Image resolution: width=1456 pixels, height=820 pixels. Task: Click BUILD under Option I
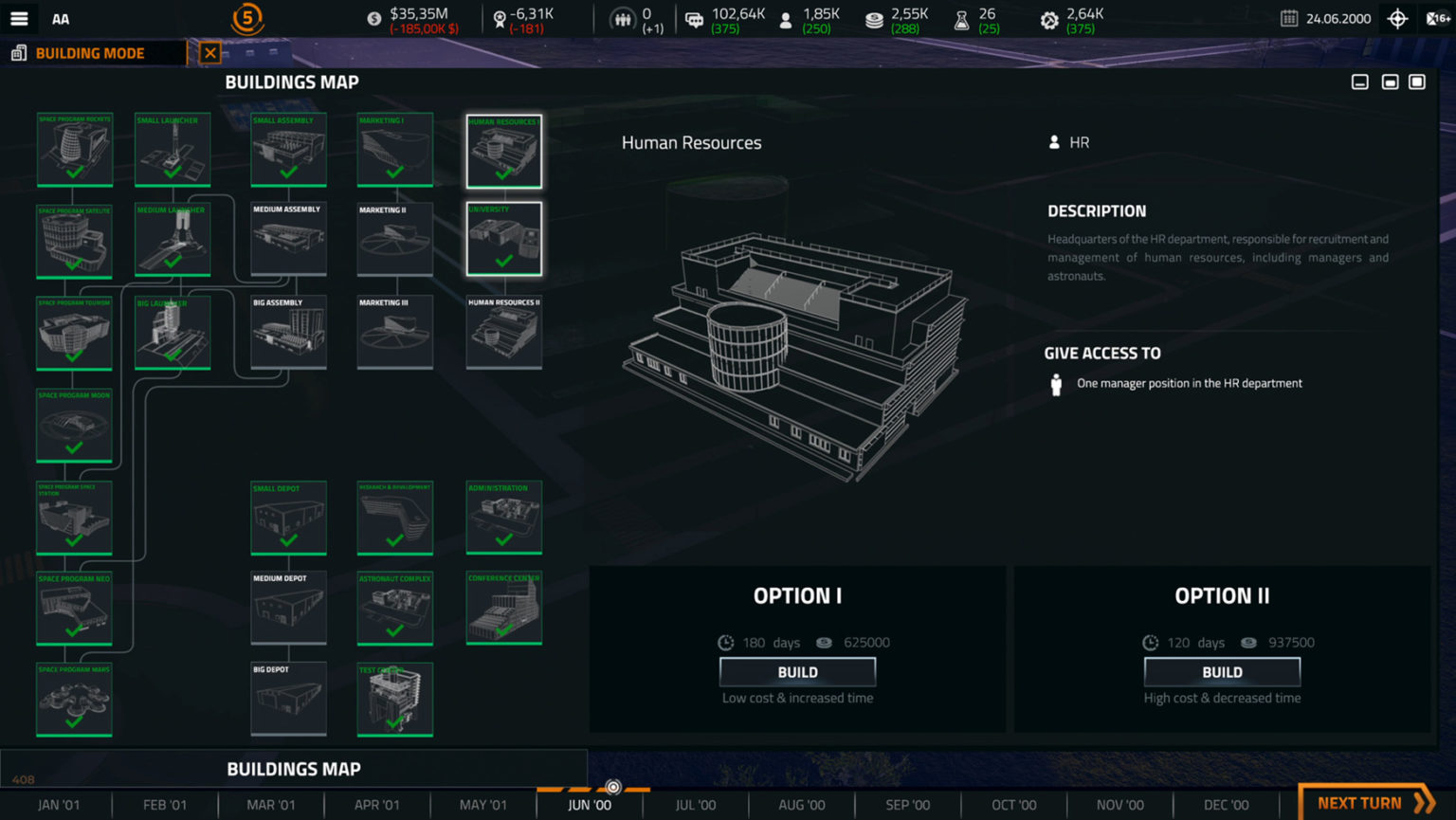point(796,671)
